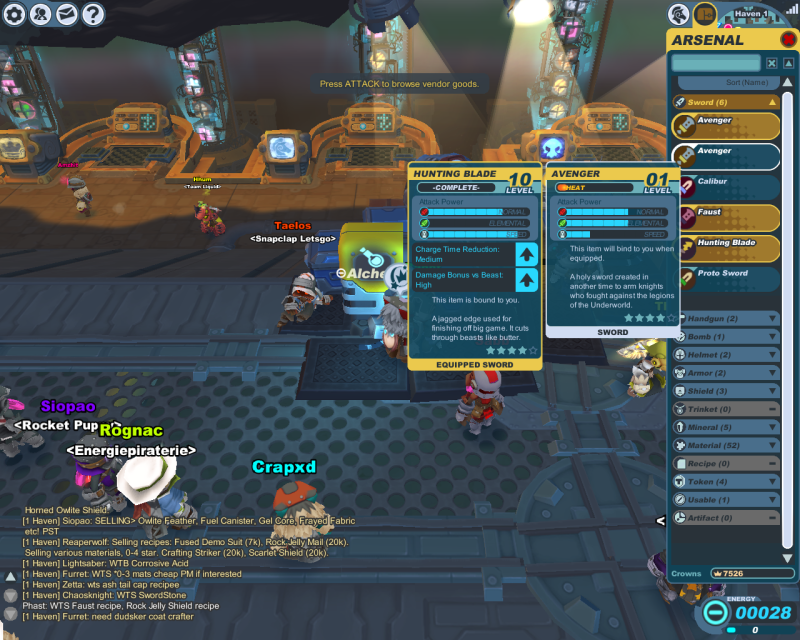Close the Arsenal panel
The width and height of the screenshot is (800, 640).
(x=788, y=40)
